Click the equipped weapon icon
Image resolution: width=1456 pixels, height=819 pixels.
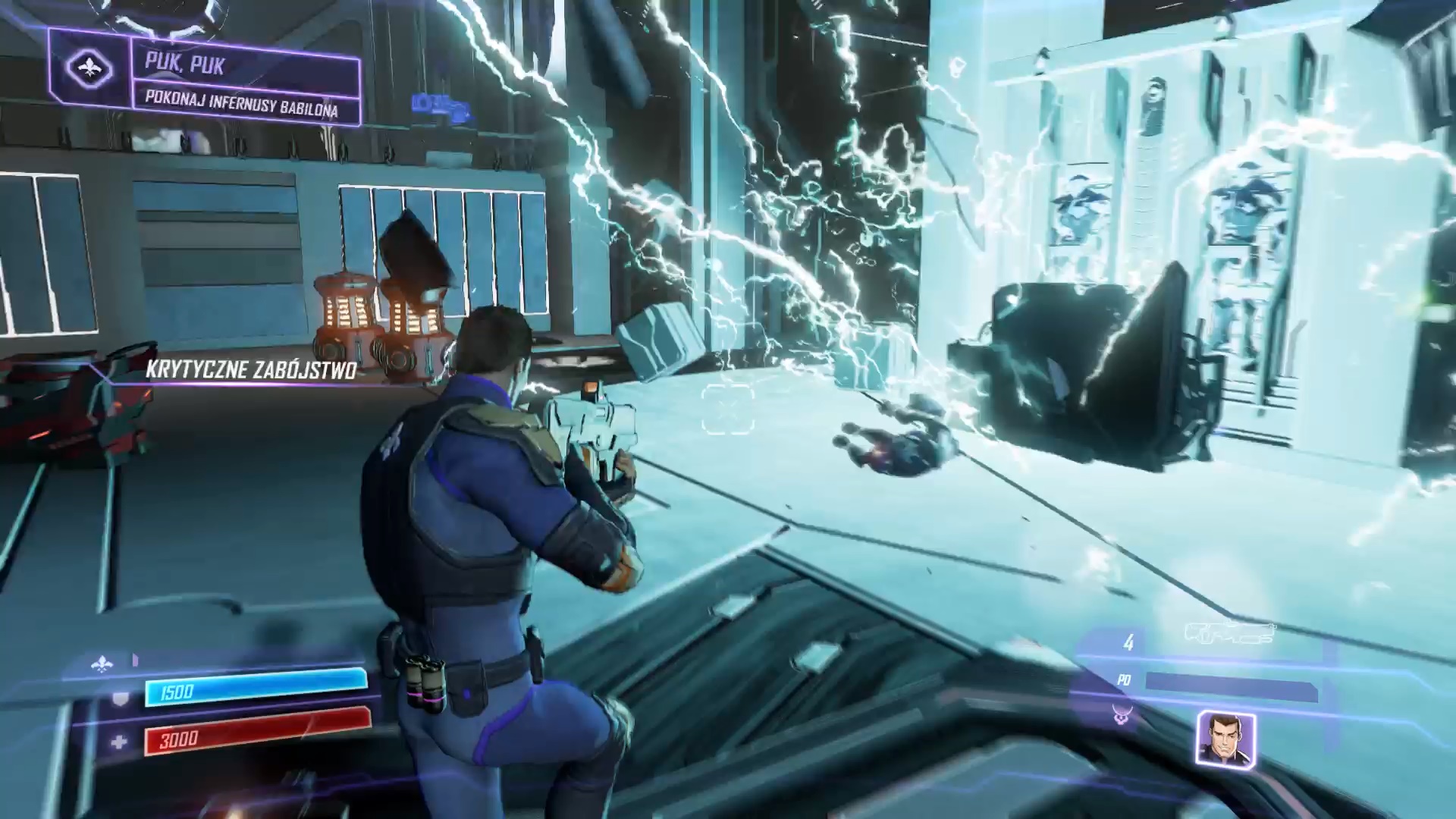1230,634
